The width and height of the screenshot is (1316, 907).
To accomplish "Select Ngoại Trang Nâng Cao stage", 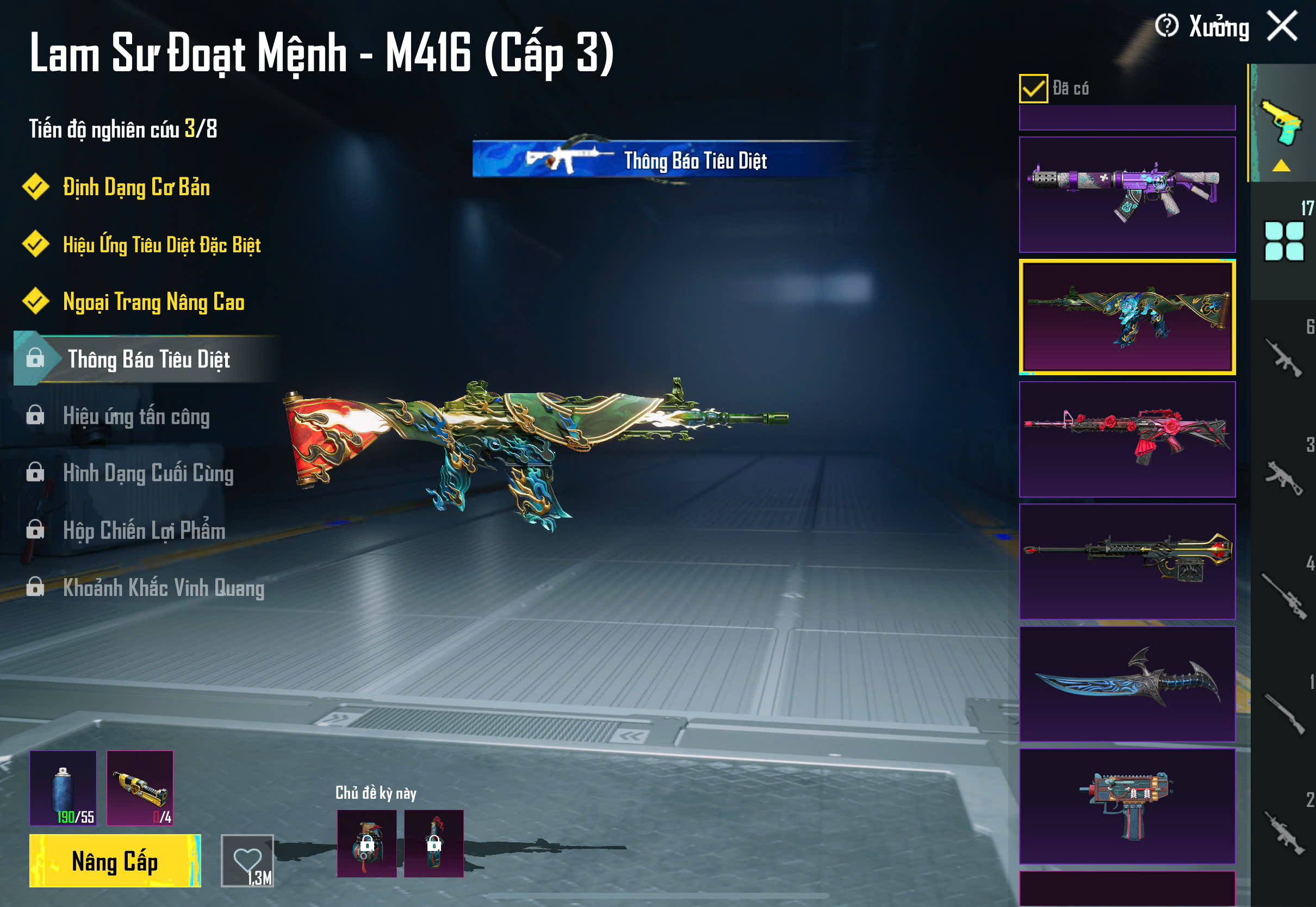I will click(x=153, y=302).
